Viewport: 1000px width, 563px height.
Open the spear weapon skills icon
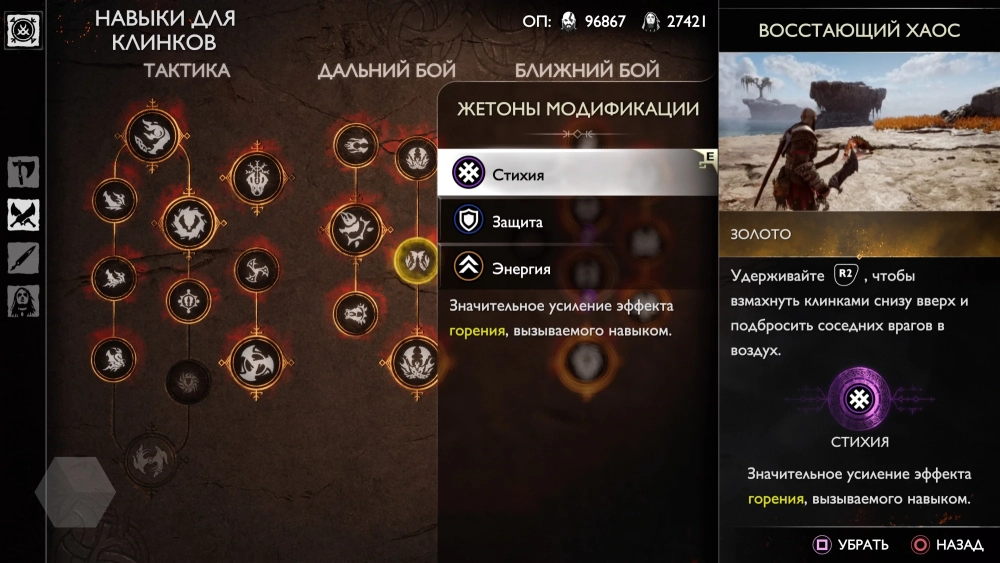[x=23, y=257]
